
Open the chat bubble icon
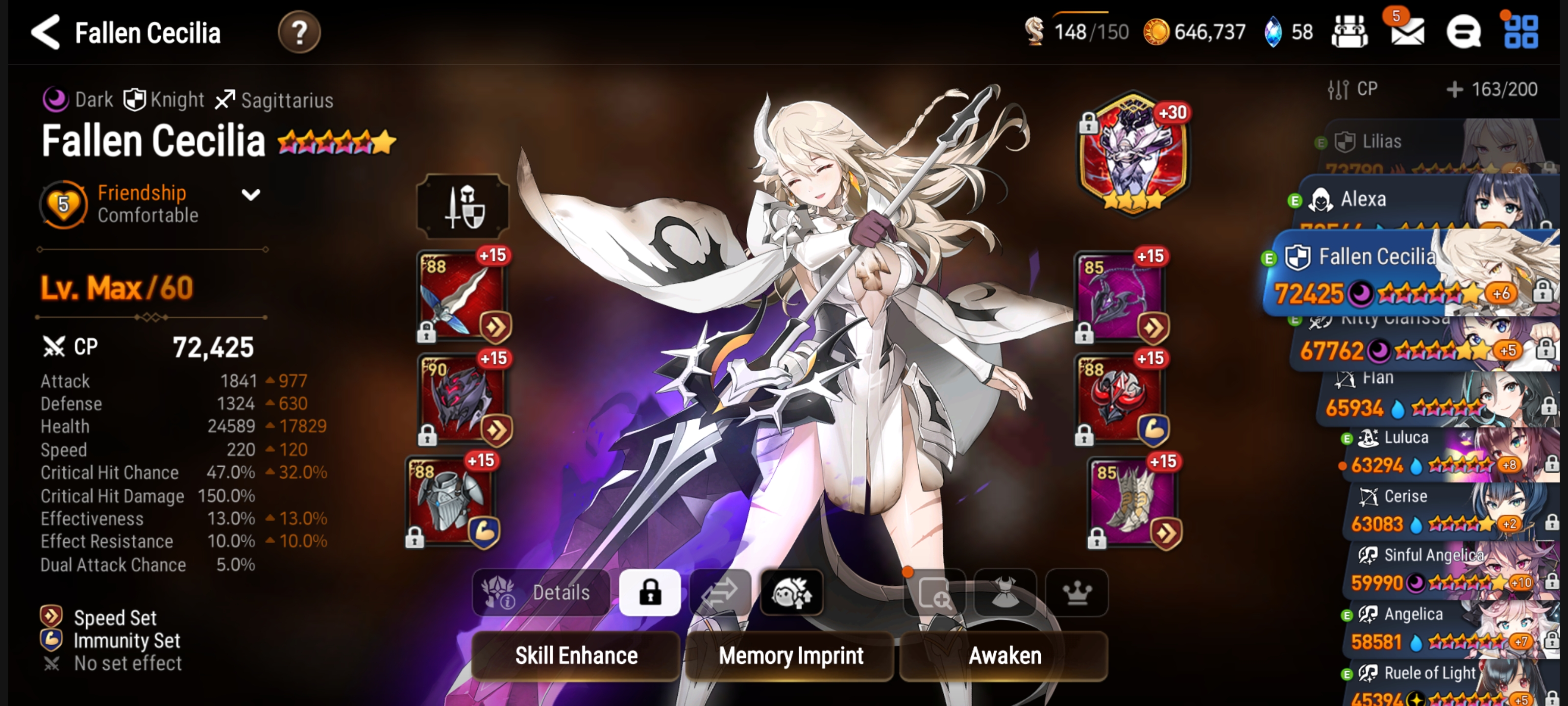coord(1463,32)
